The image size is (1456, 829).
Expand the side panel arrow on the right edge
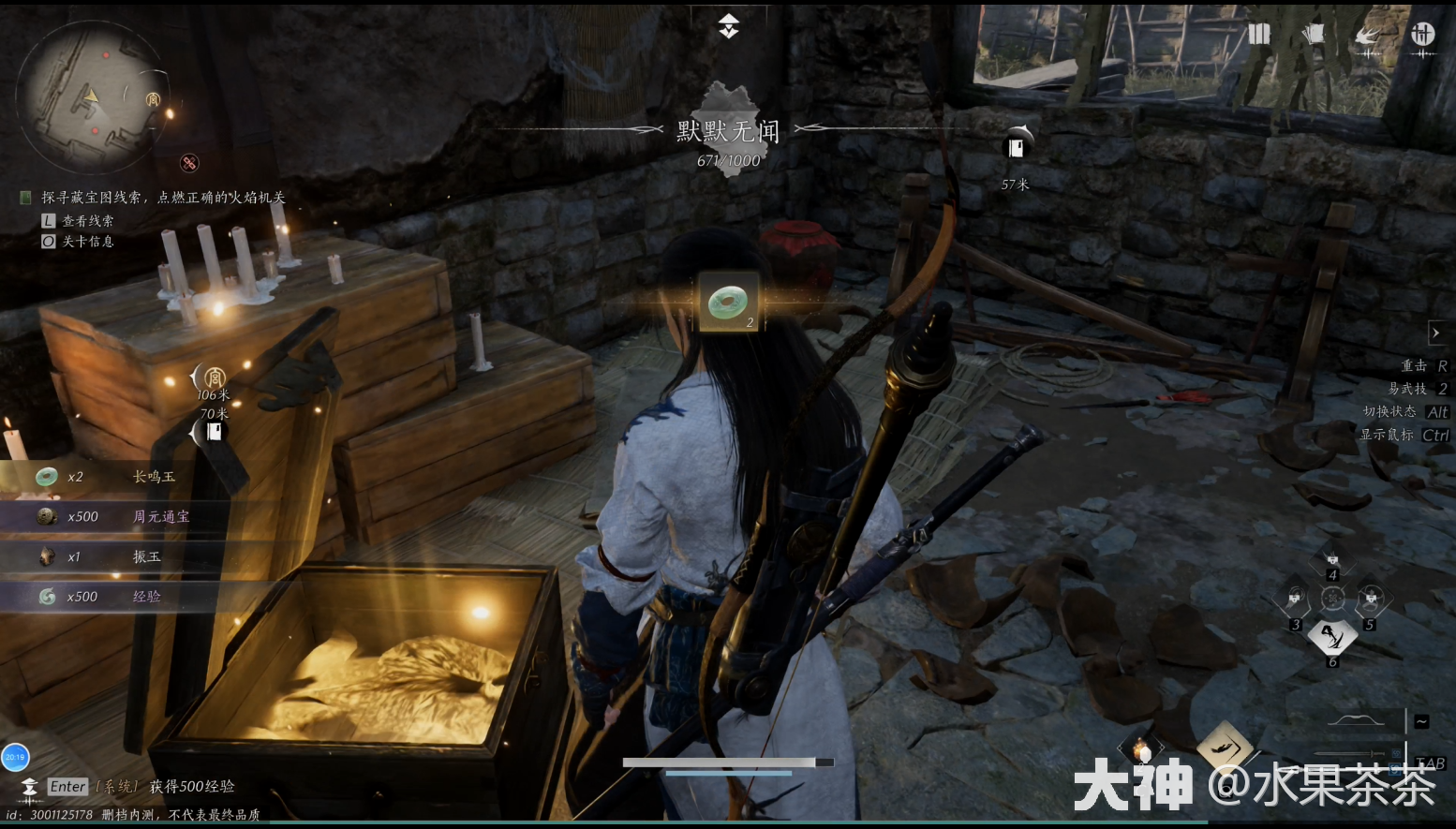pos(1435,333)
